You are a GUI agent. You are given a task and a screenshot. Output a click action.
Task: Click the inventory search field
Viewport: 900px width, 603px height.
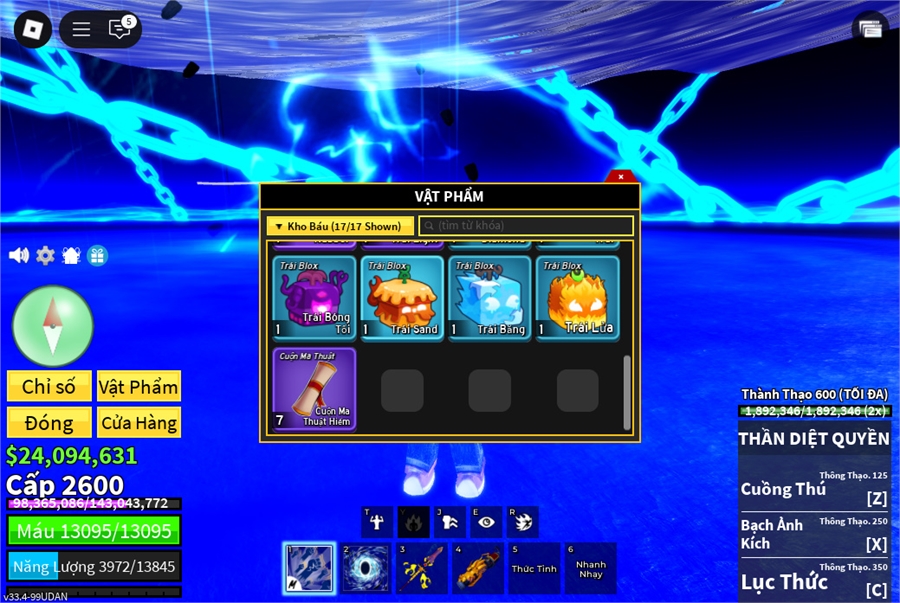pyautogui.click(x=526, y=226)
